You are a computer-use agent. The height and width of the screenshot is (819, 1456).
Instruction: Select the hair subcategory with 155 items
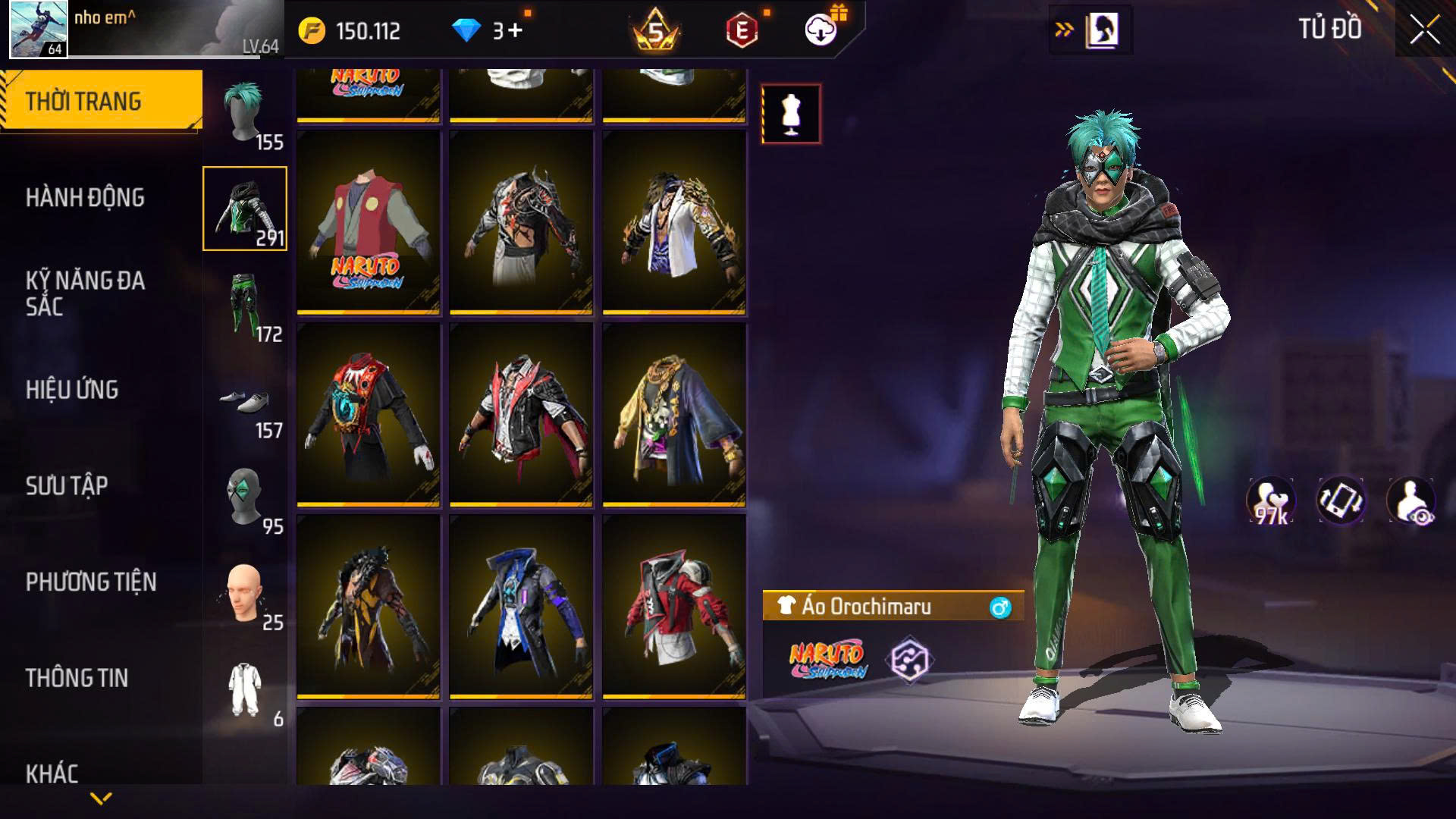click(x=245, y=114)
